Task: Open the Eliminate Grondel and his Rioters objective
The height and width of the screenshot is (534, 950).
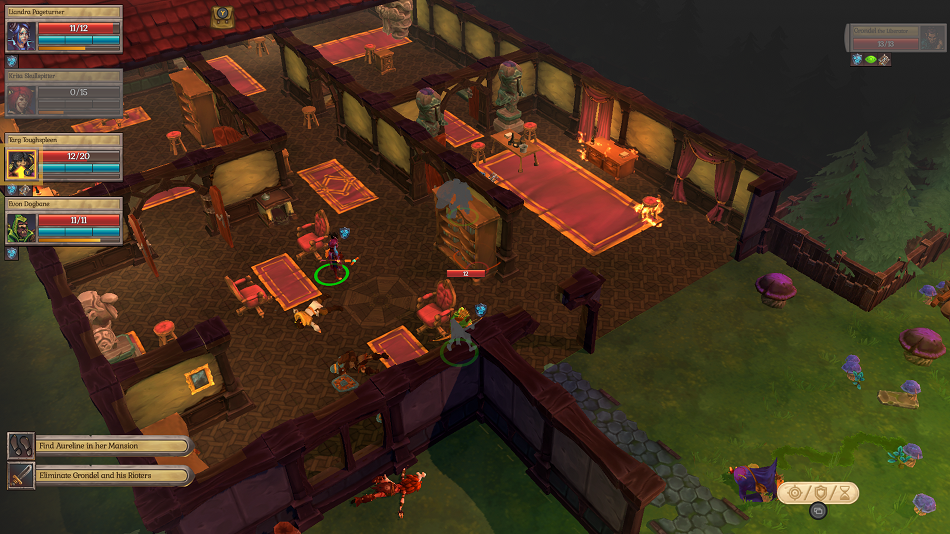Action: [x=99, y=475]
